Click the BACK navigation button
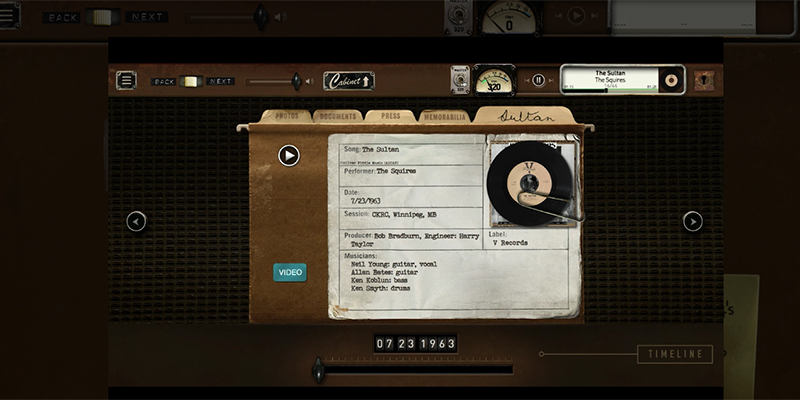800x400 pixels. tap(164, 81)
